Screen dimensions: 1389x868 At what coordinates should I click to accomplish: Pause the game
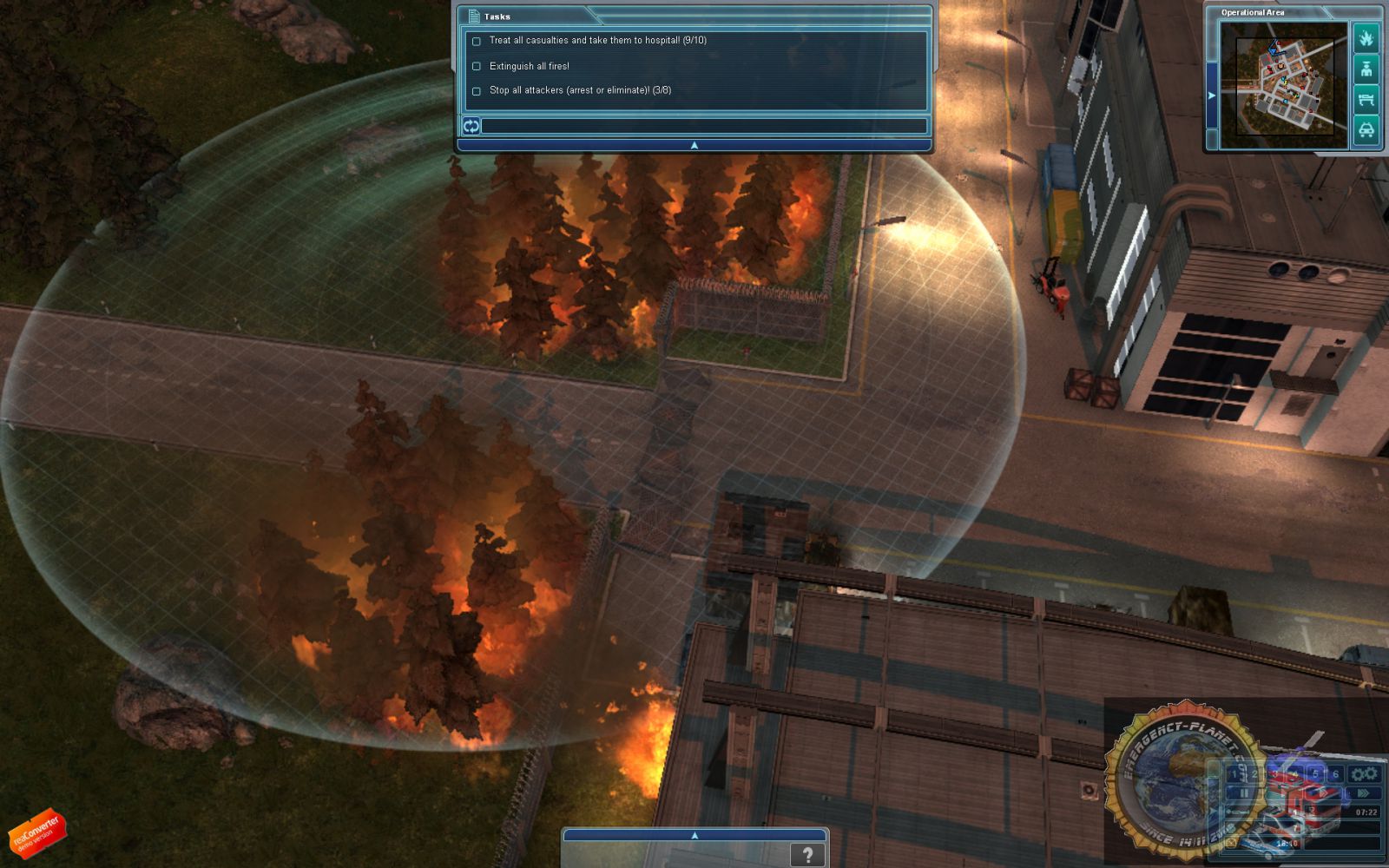click(1244, 793)
